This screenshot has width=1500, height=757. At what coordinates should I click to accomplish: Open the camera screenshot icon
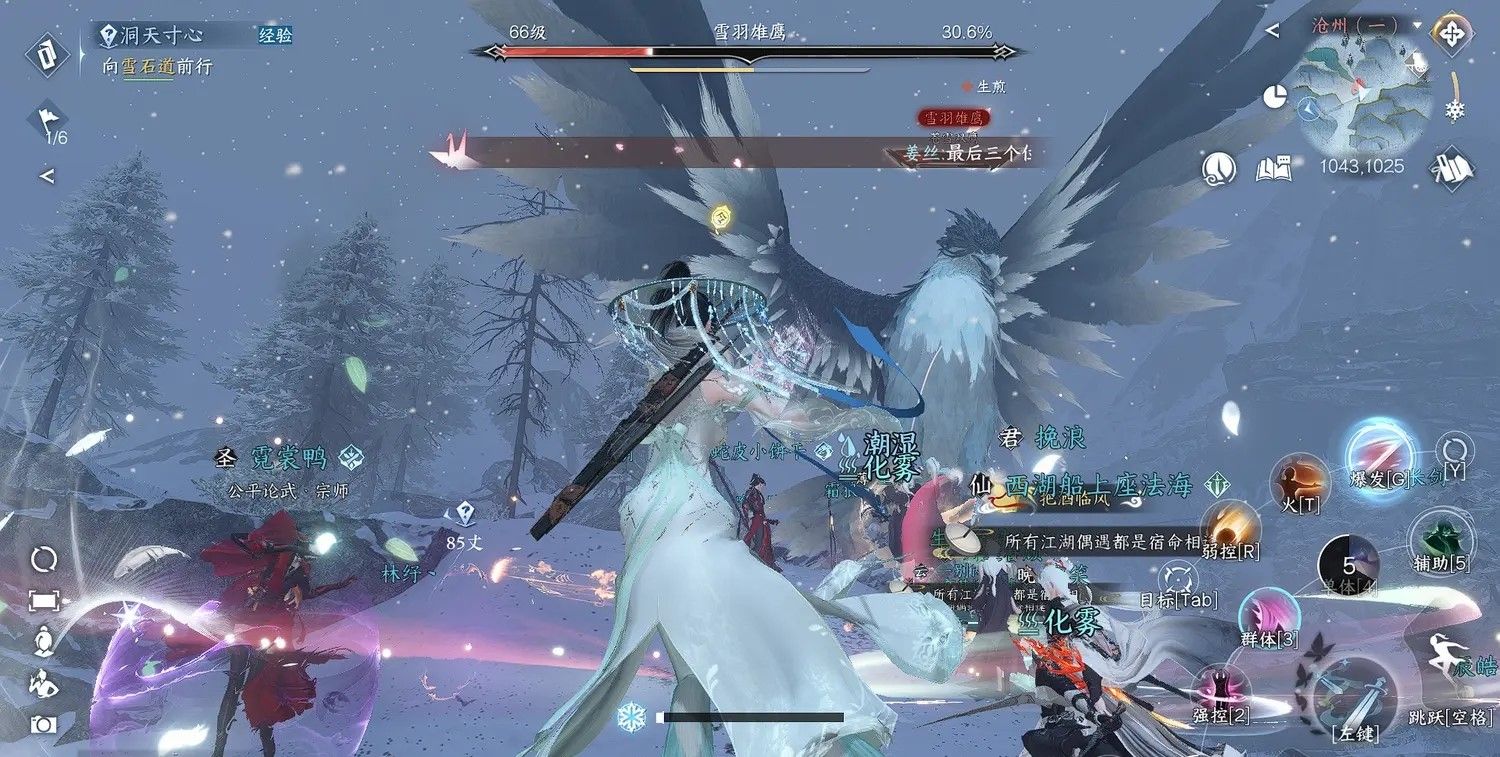click(x=44, y=724)
